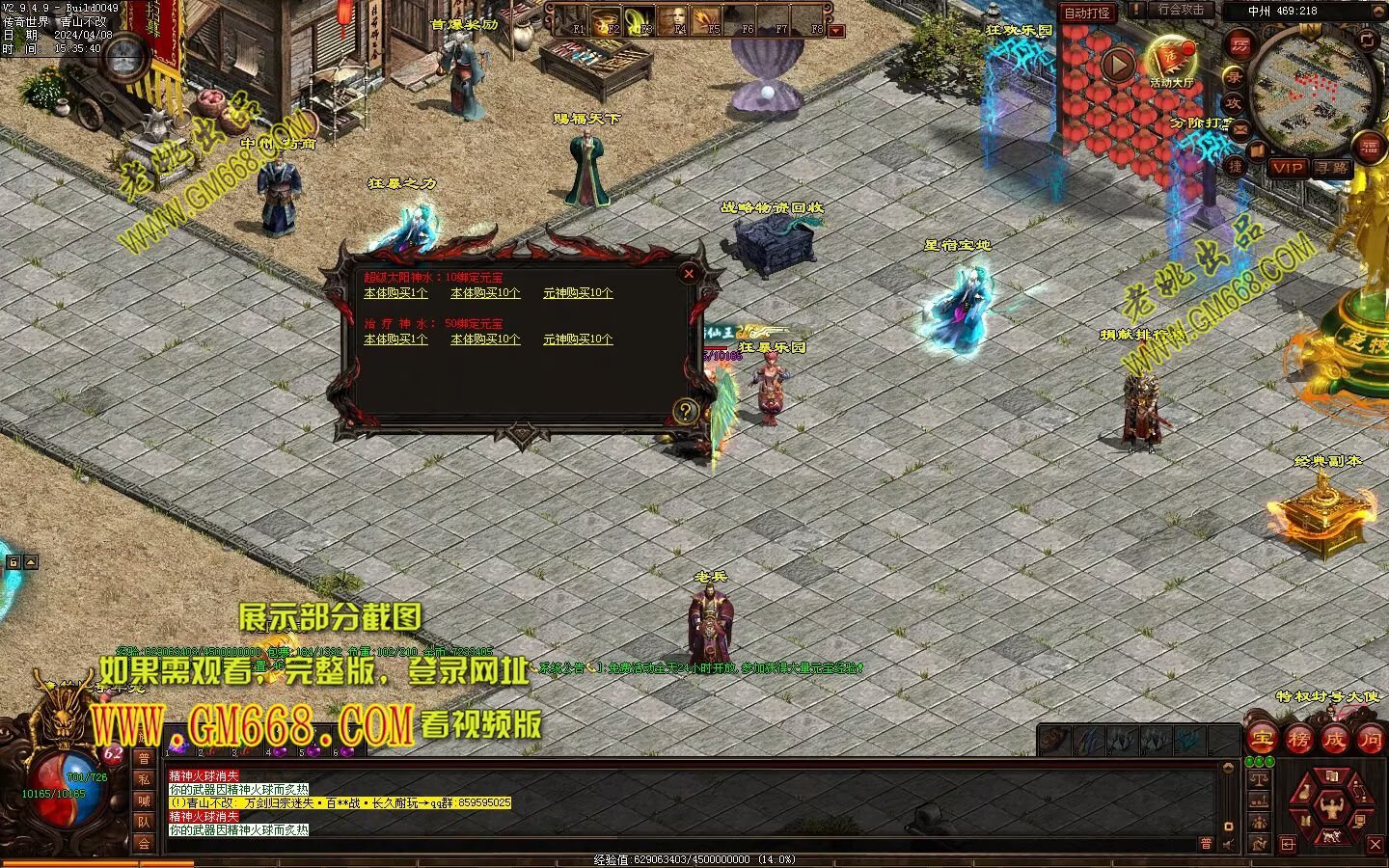
Task: Open the 宝 treasure shop button
Action: point(1263,741)
